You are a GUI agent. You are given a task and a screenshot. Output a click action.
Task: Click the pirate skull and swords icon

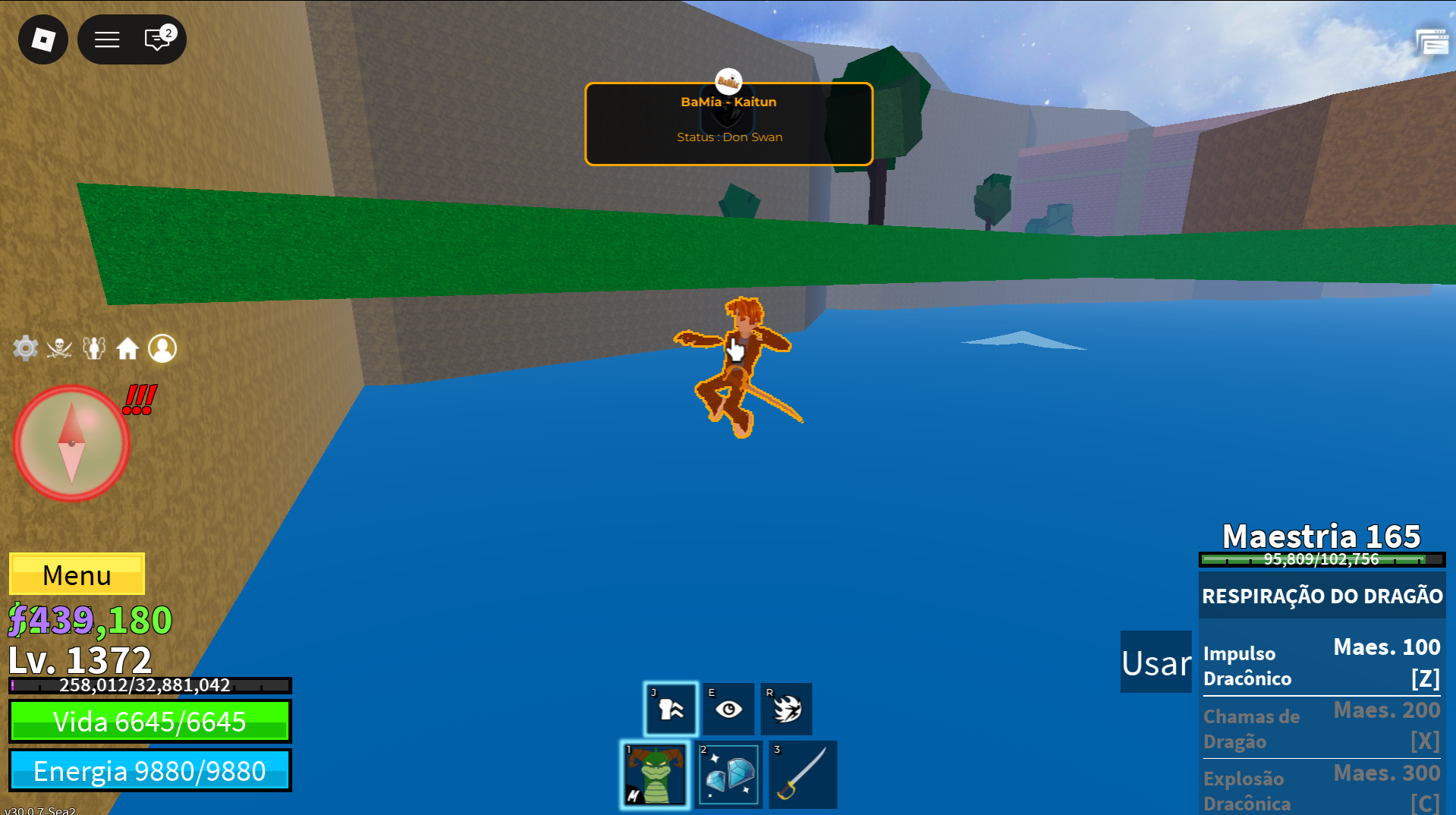(x=59, y=348)
